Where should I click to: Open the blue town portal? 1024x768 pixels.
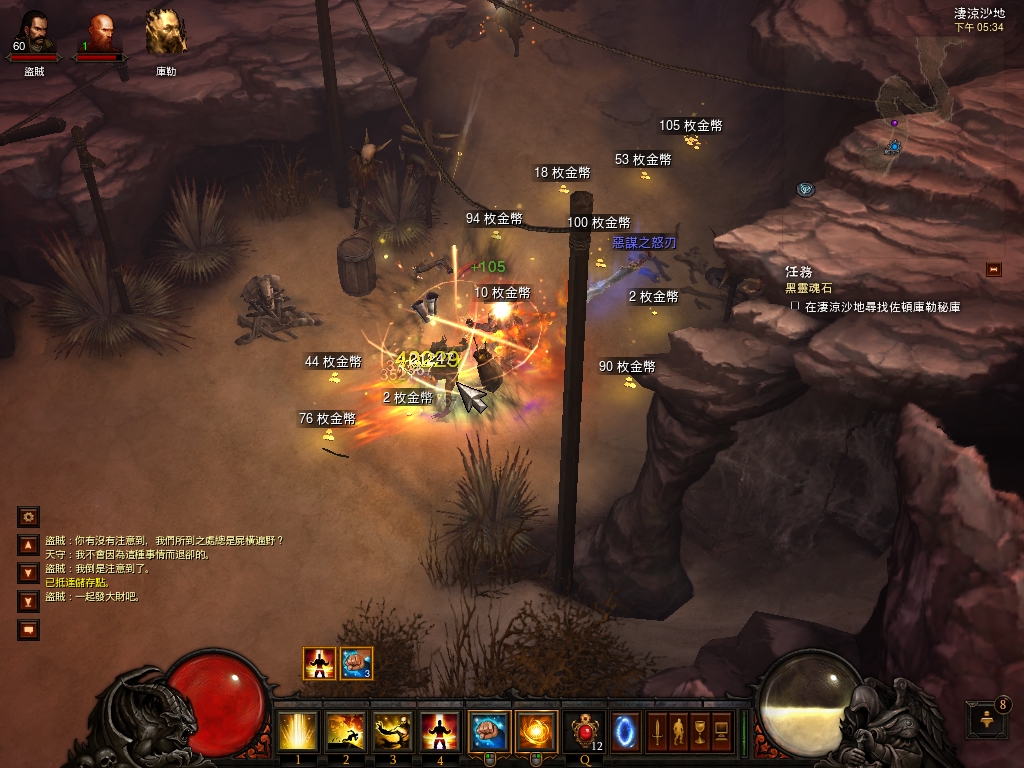(626, 731)
